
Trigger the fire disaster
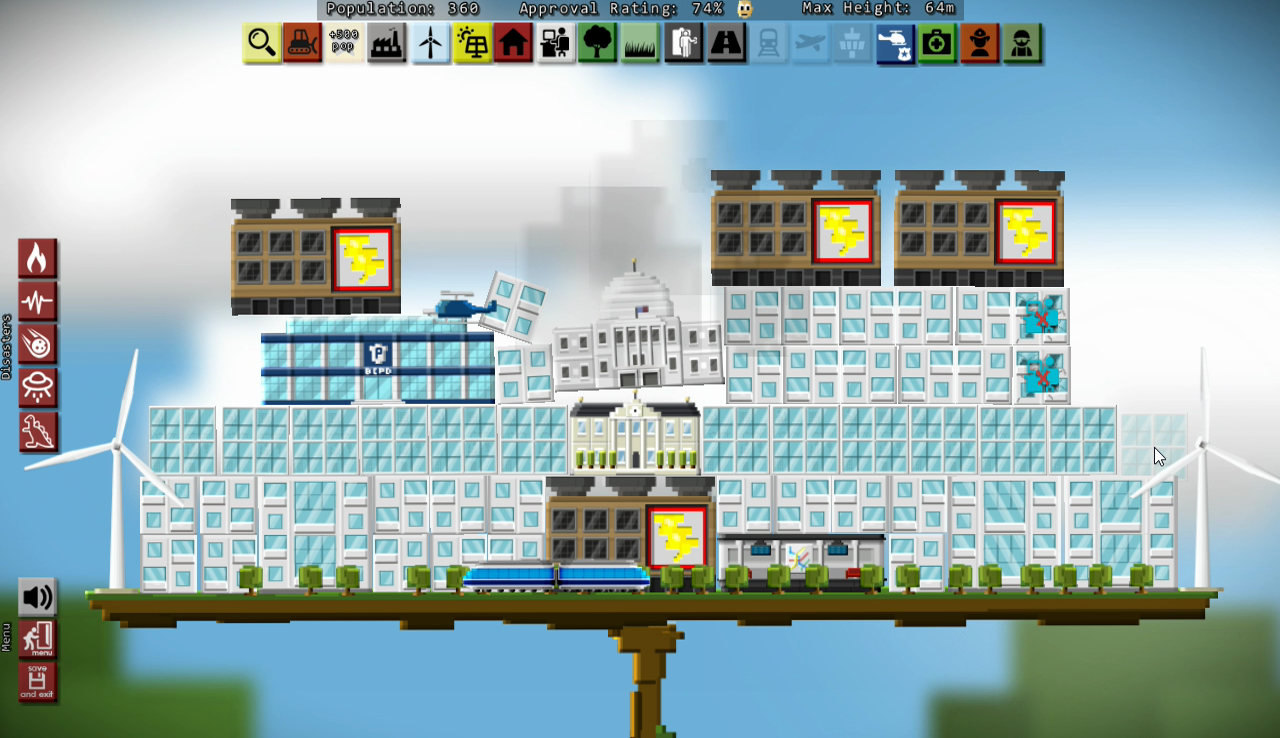[x=38, y=257]
